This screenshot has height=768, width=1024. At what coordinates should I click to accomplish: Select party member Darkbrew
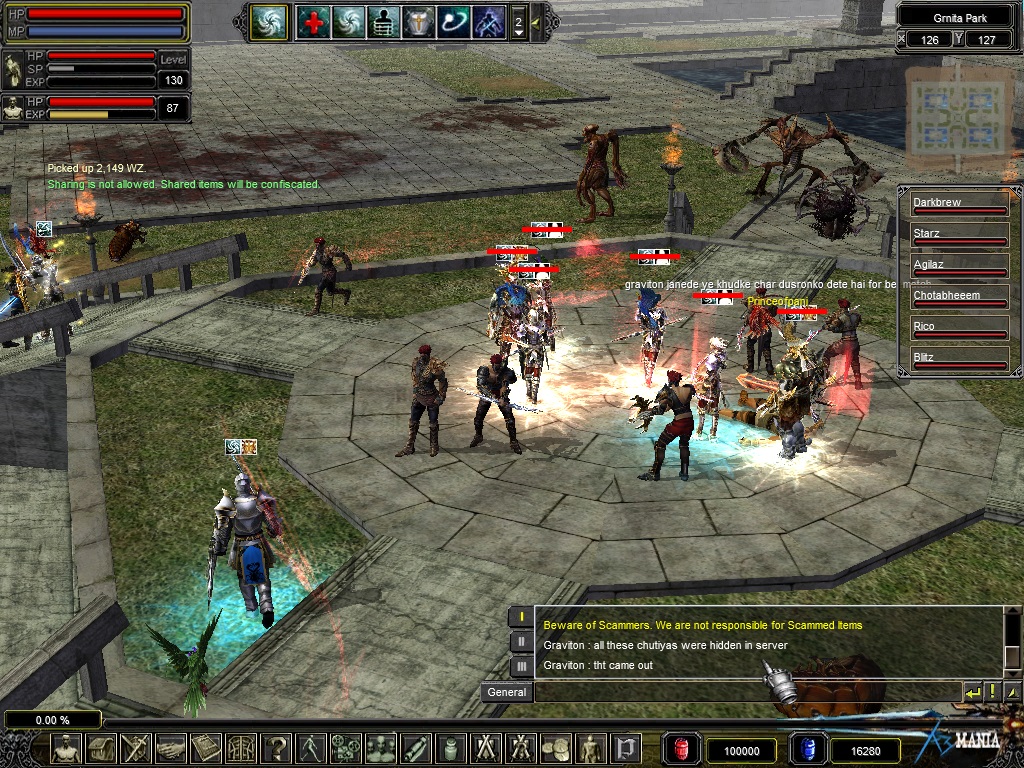pos(959,204)
